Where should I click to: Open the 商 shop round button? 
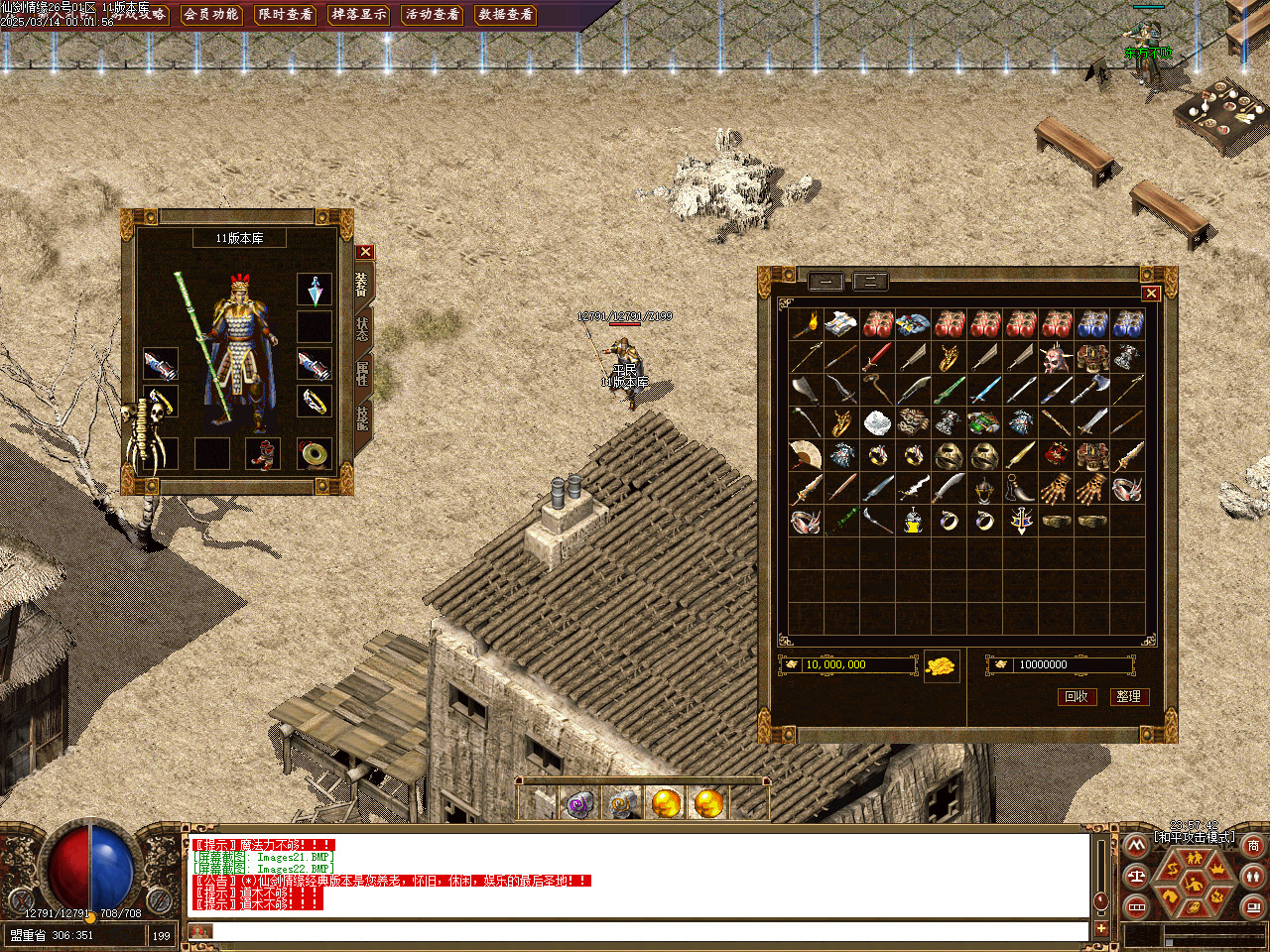click(1253, 846)
